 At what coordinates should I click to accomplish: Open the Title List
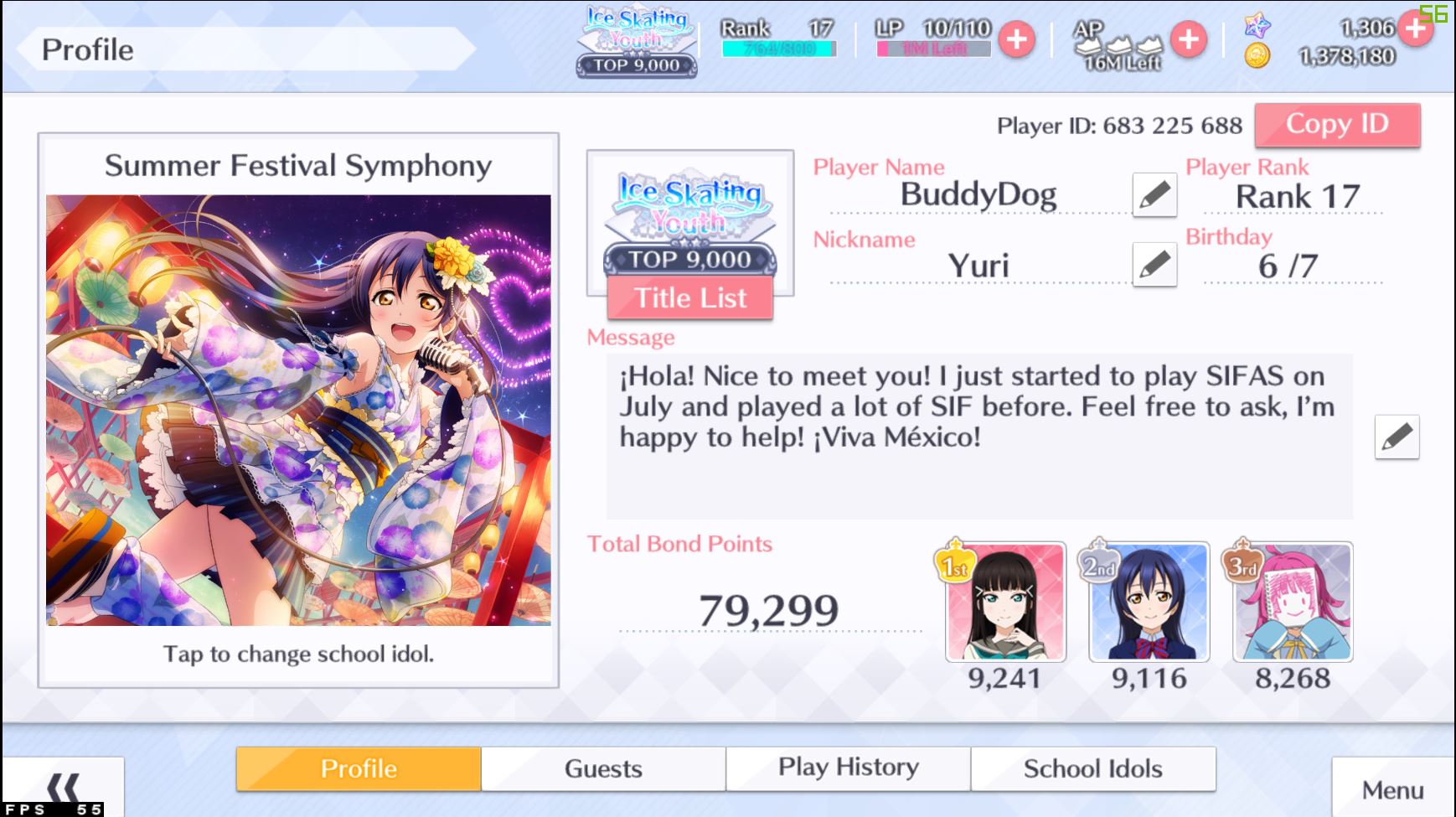click(689, 297)
